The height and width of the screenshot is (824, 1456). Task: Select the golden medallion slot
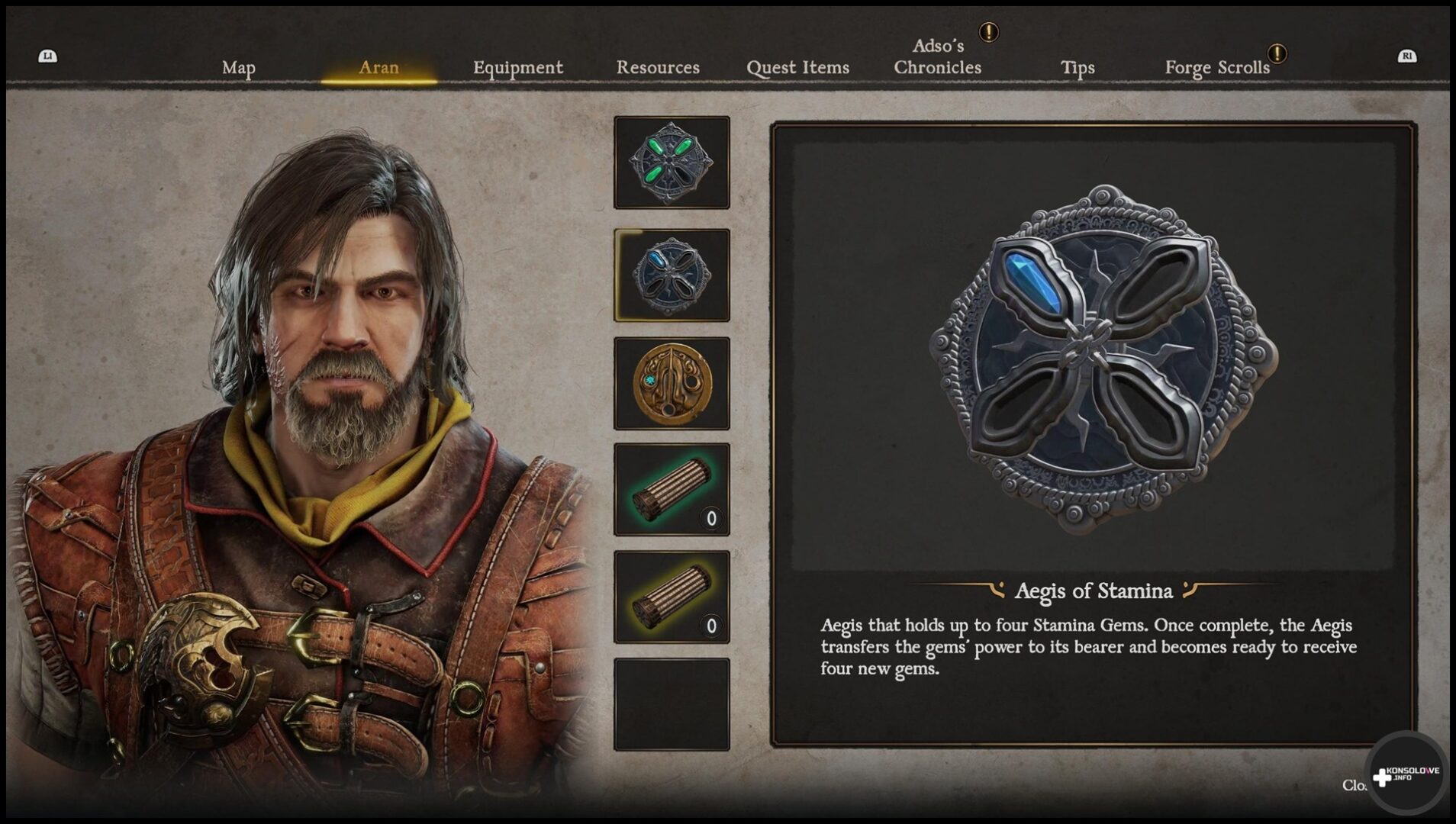(x=672, y=383)
